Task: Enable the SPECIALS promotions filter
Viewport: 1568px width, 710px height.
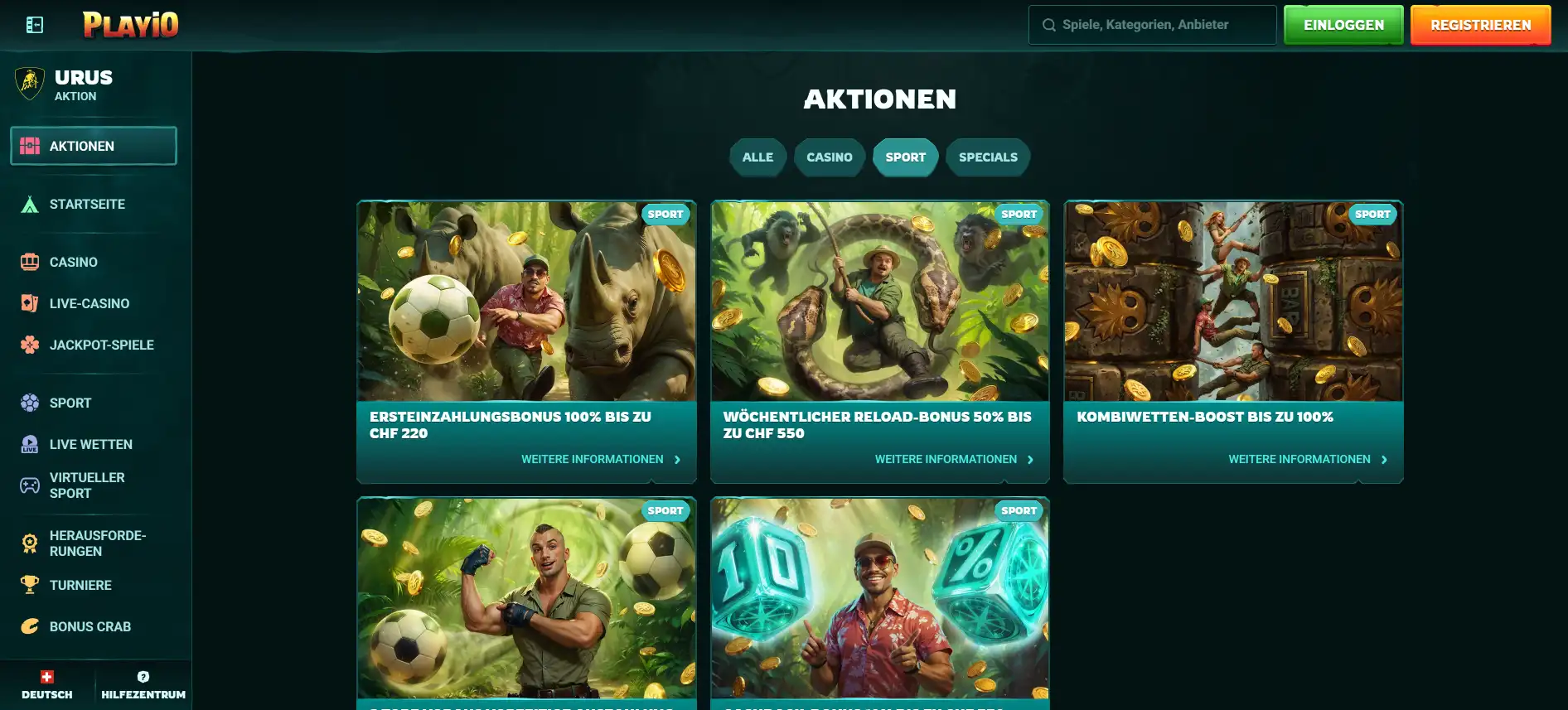Action: click(x=988, y=157)
